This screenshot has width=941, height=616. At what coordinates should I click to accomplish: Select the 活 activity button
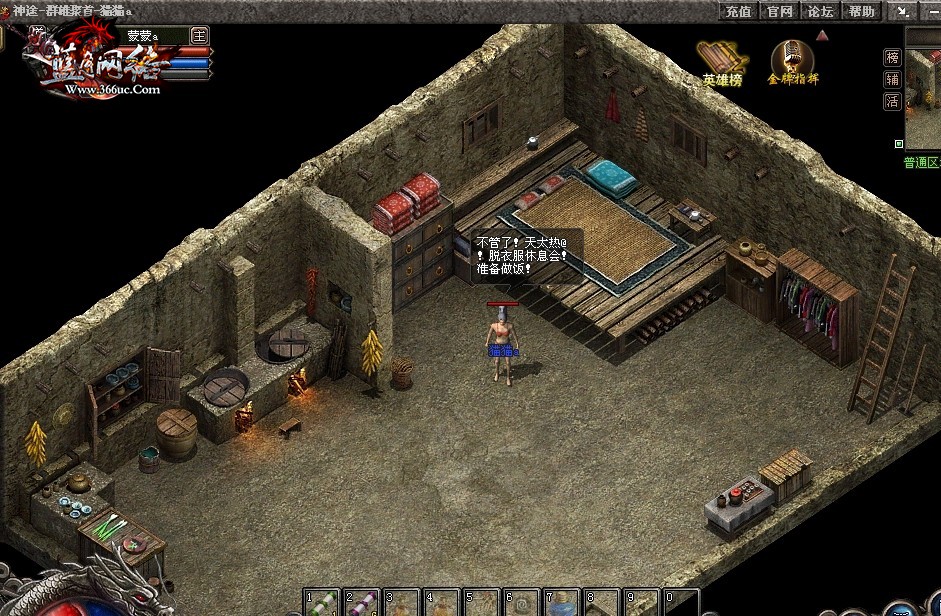click(892, 101)
